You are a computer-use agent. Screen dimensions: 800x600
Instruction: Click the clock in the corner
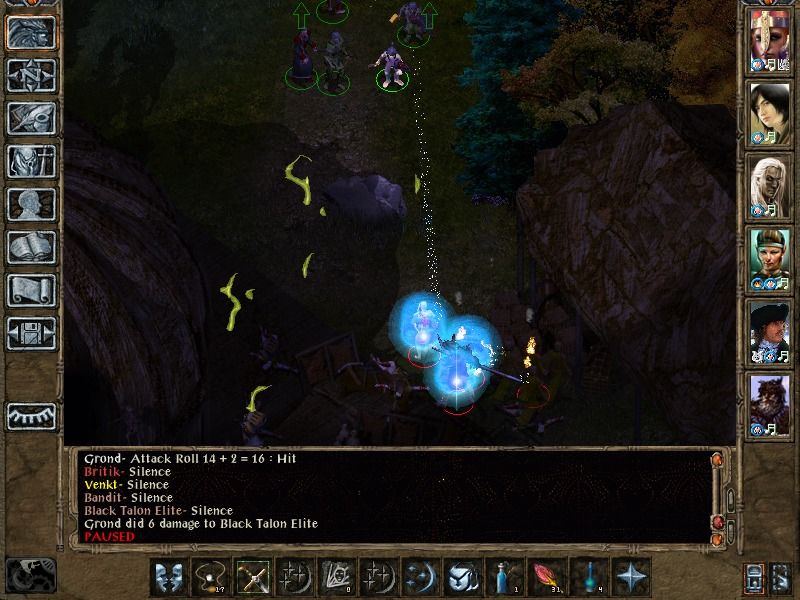point(30,574)
